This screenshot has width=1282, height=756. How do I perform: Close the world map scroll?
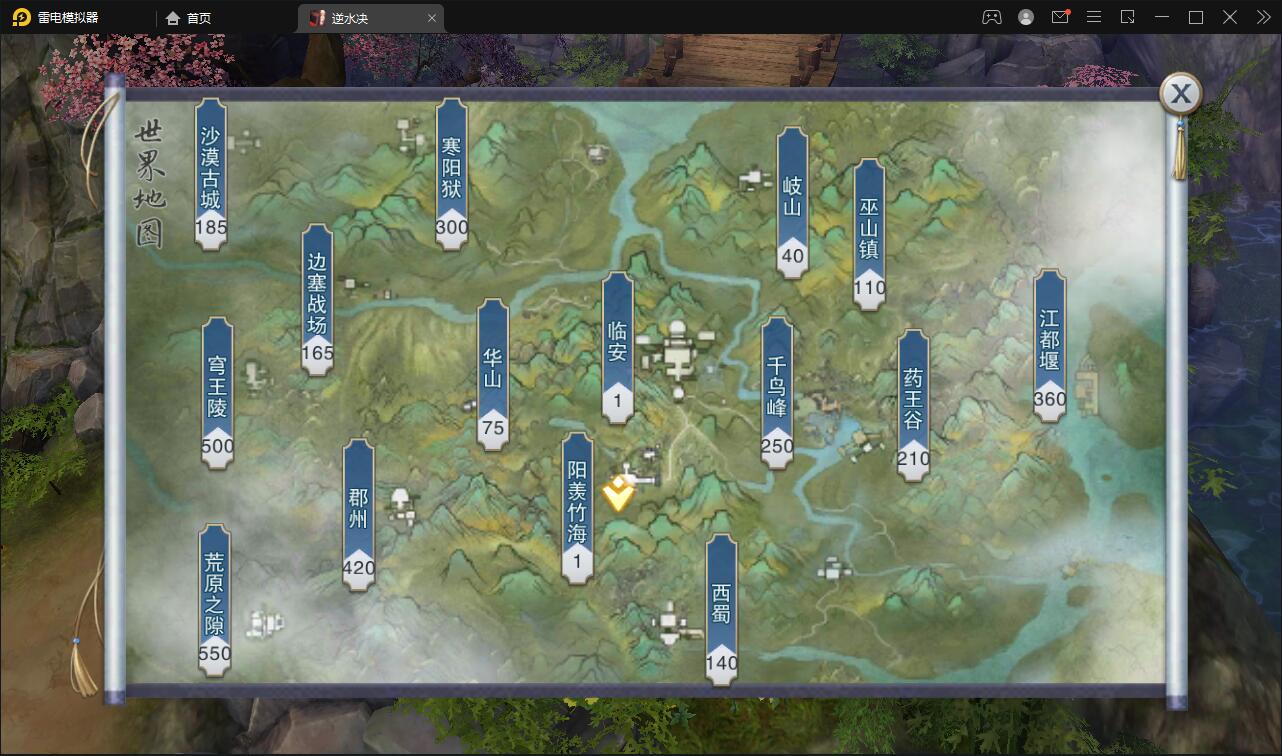[1180, 94]
